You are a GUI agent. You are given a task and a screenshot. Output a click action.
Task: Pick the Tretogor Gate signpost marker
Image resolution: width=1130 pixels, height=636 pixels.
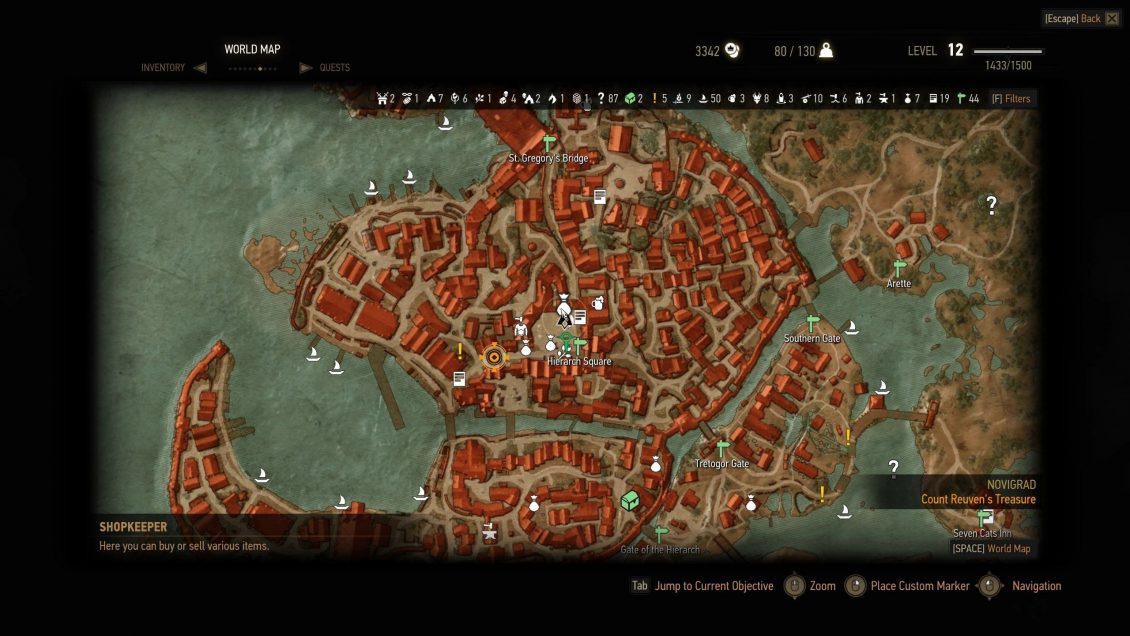pyautogui.click(x=722, y=449)
